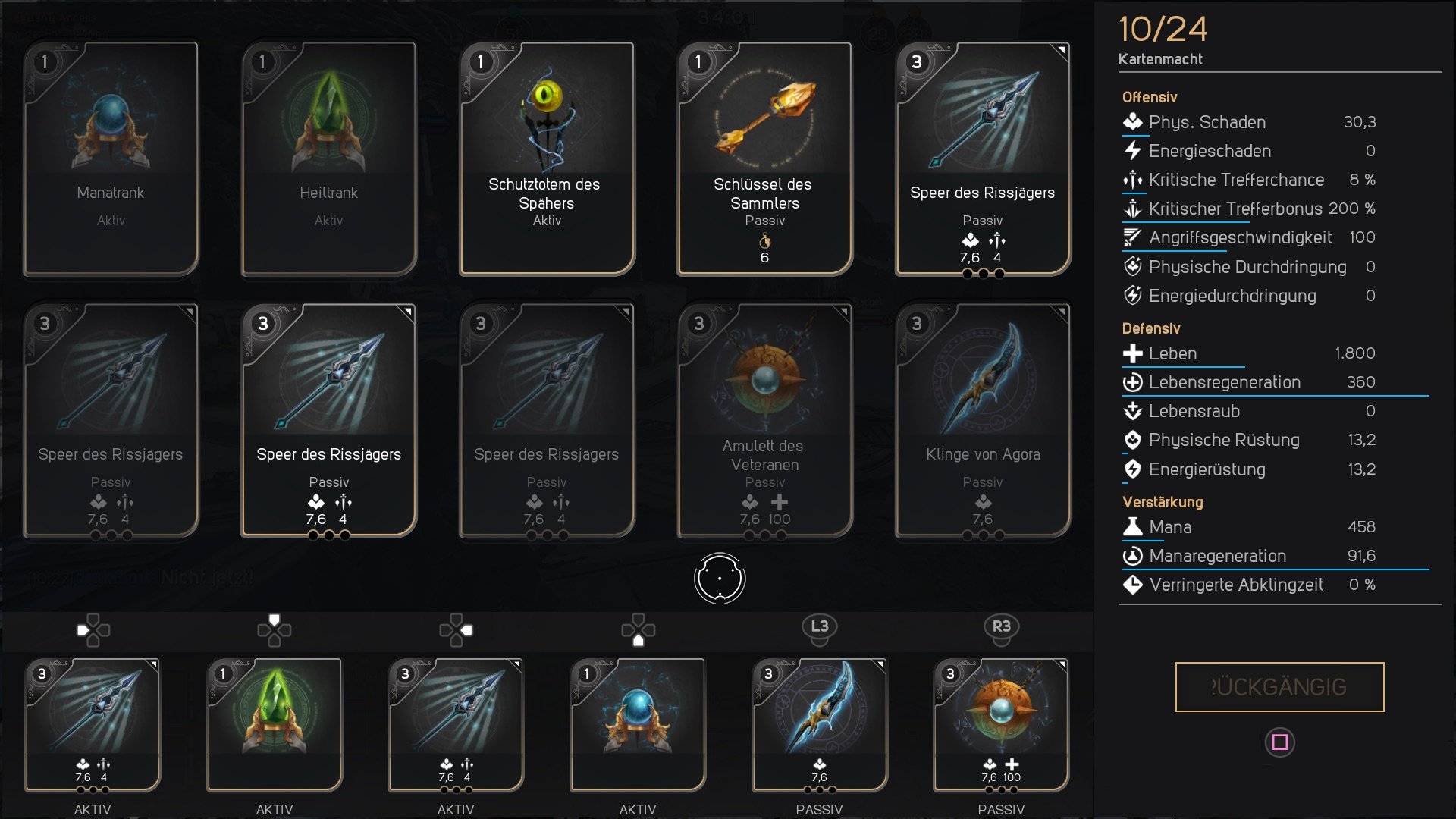Click the L3 slot indicator
The image size is (1456, 819).
821,629
